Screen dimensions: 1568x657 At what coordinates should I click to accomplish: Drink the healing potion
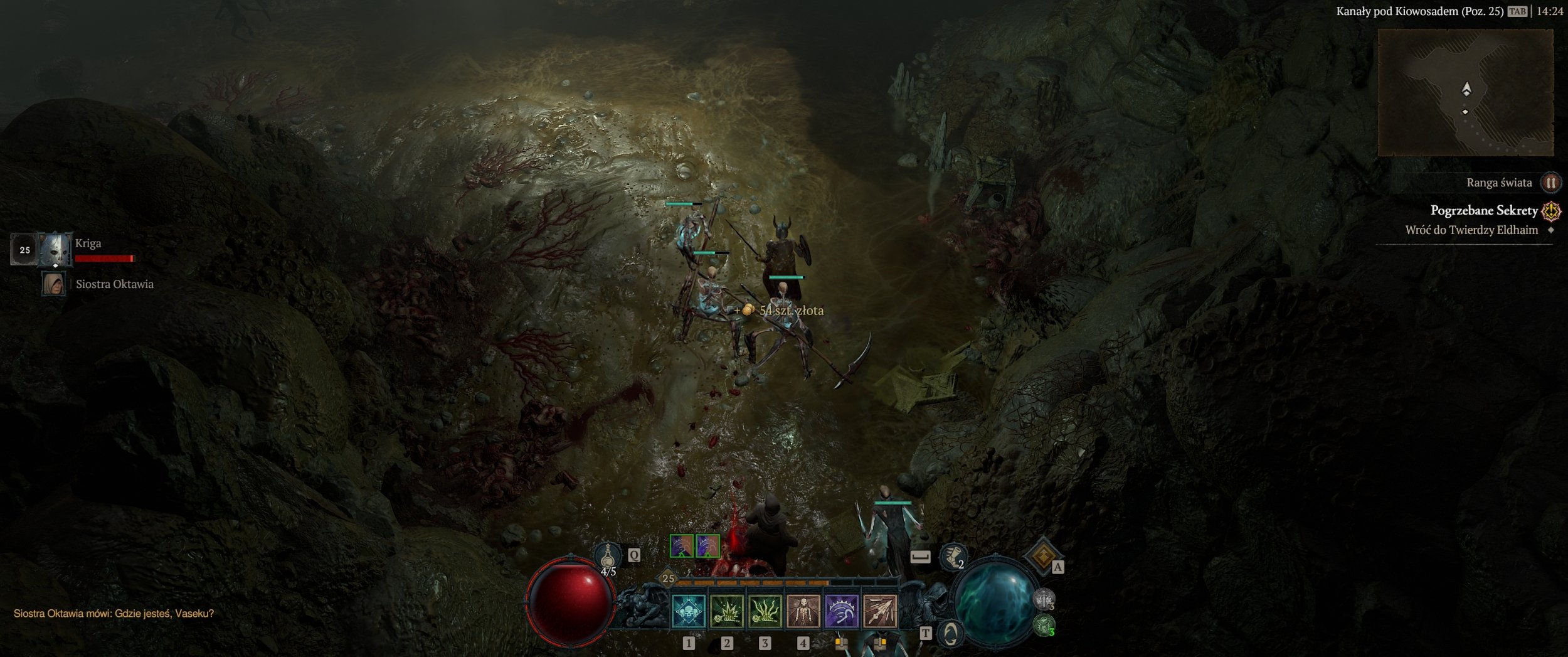607,556
